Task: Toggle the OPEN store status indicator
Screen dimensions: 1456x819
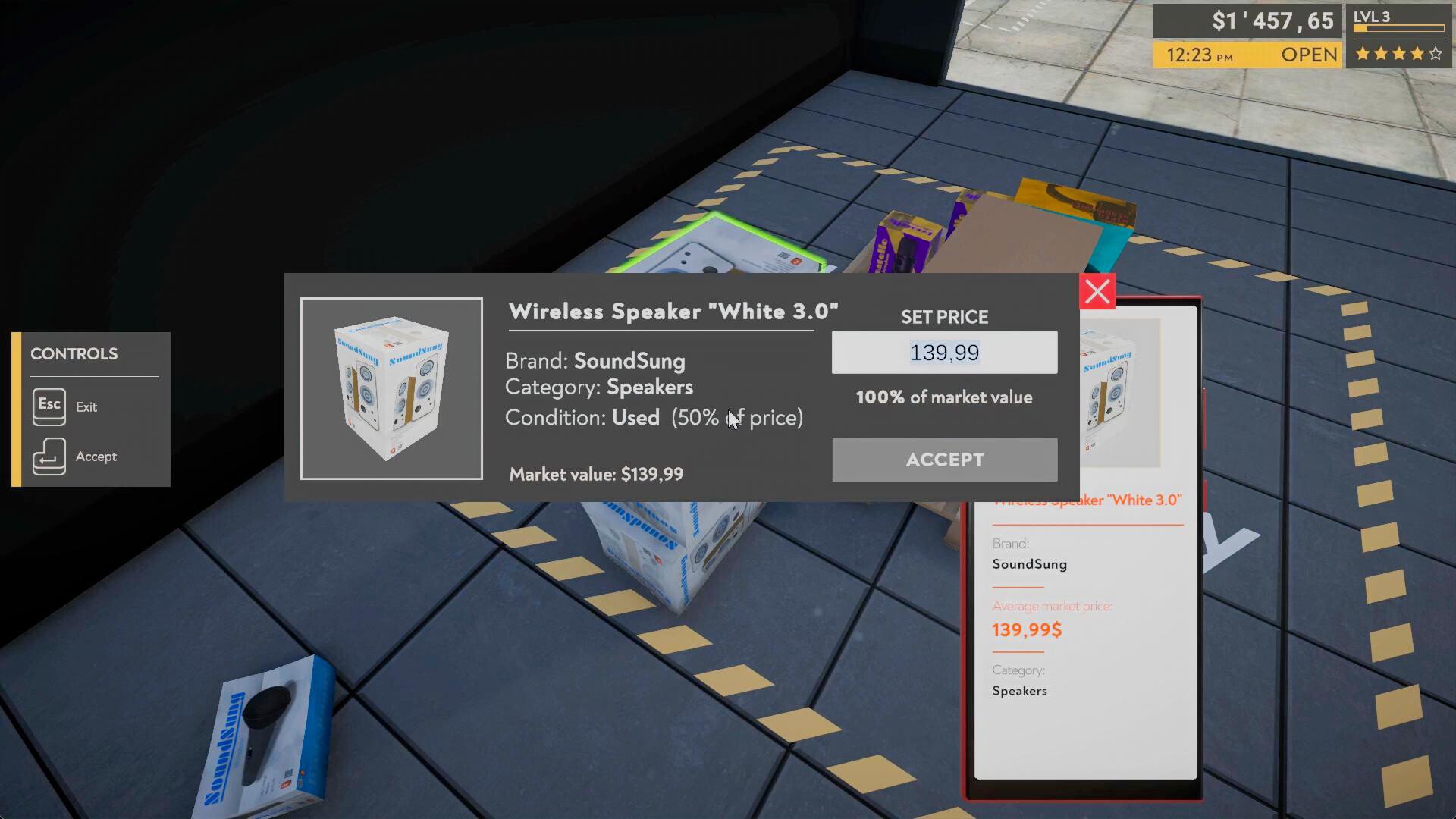Action: [x=1308, y=55]
